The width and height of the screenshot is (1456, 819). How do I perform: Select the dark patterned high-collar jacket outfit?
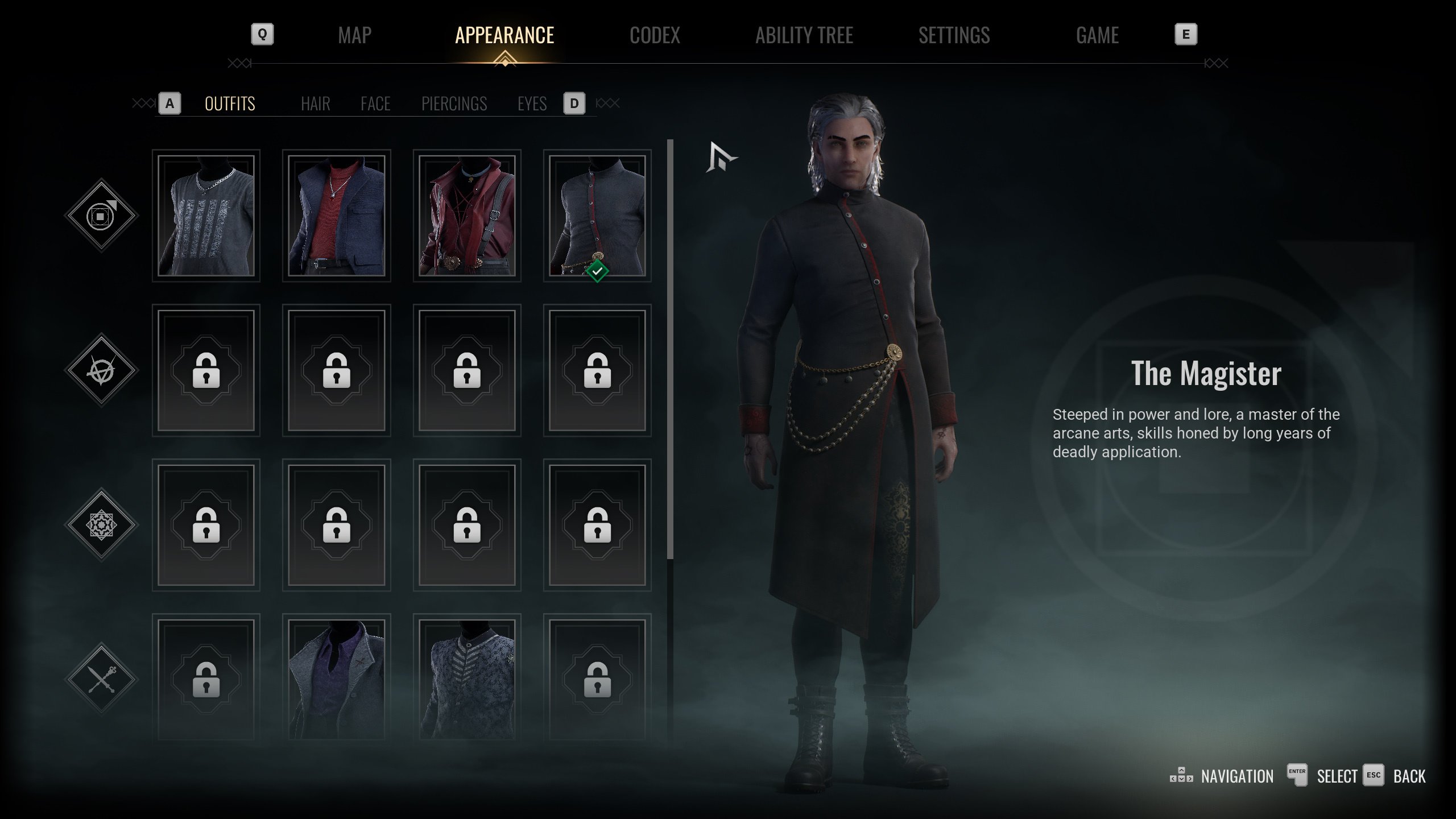tap(467, 679)
